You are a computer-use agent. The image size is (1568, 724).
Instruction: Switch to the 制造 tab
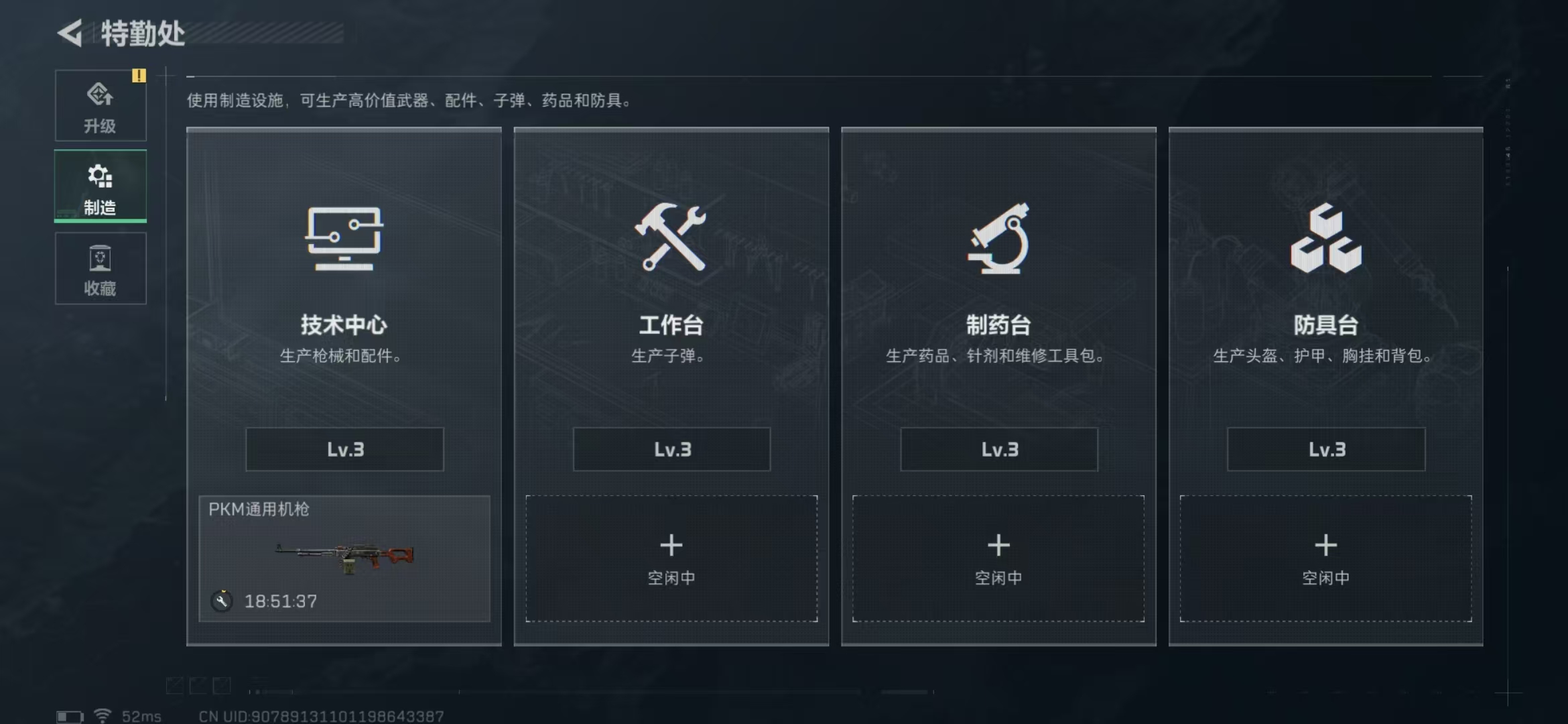point(100,188)
